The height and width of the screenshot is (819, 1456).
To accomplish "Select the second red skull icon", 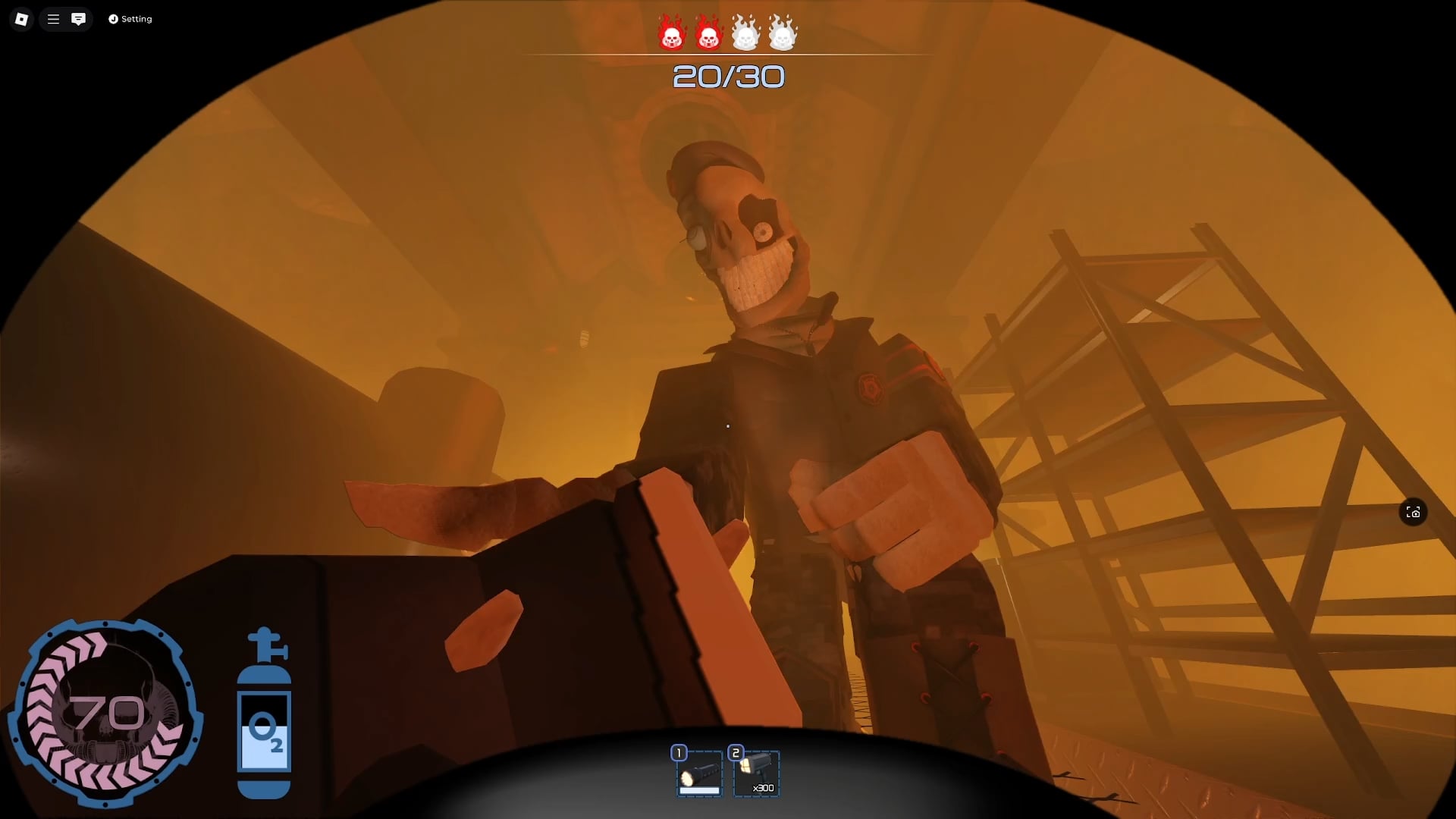I will pos(710,33).
